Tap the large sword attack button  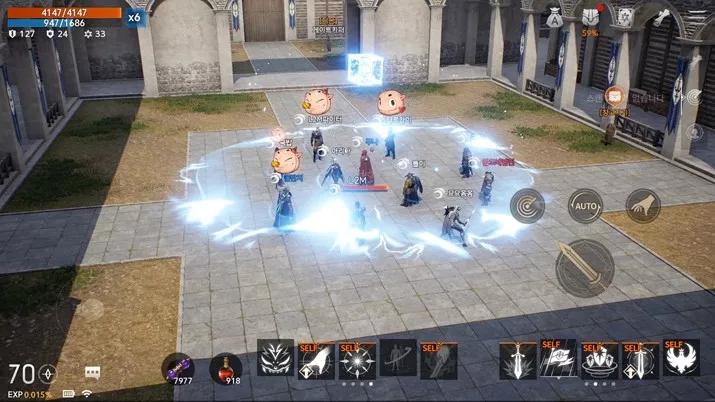pos(585,267)
